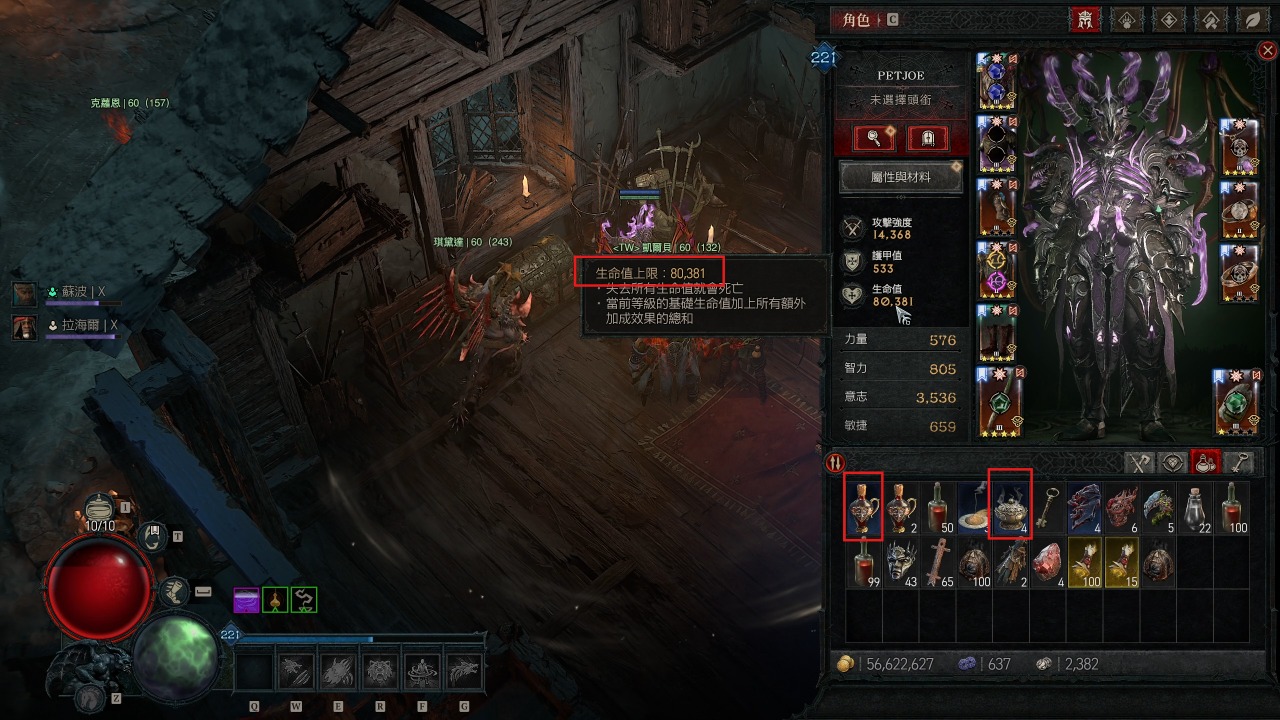This screenshot has width=1280, height=720.
Task: Activate the roaring bear head skill
Action: pos(380,669)
